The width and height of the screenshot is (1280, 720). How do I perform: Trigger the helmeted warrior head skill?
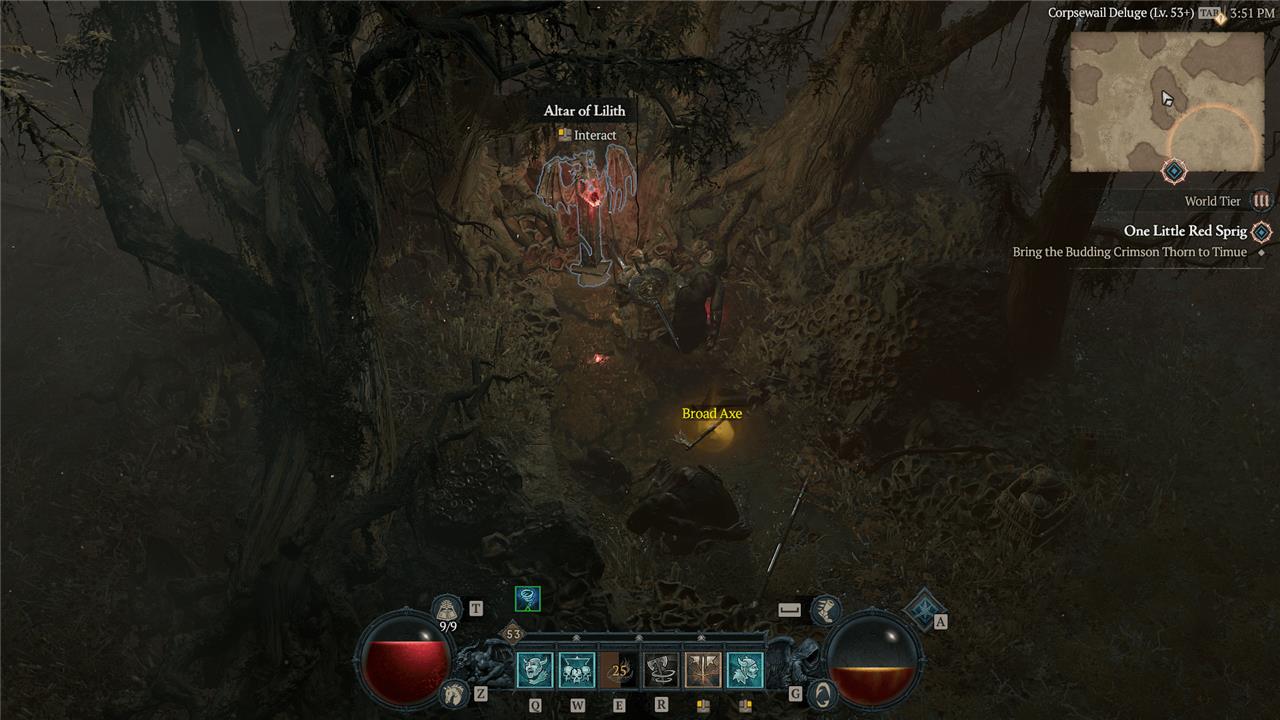tap(745, 670)
